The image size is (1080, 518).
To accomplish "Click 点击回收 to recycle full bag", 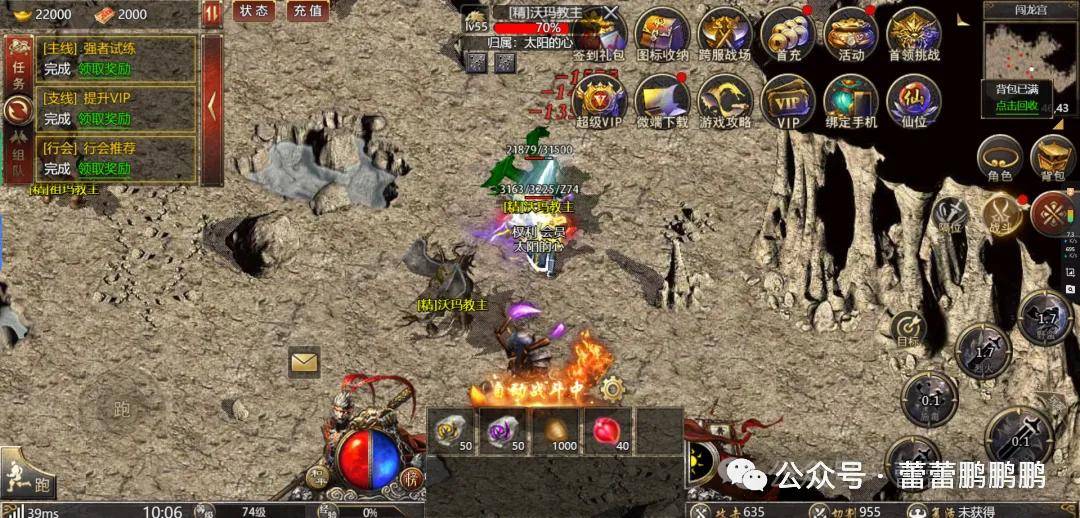I will pyautogui.click(x=1016, y=105).
